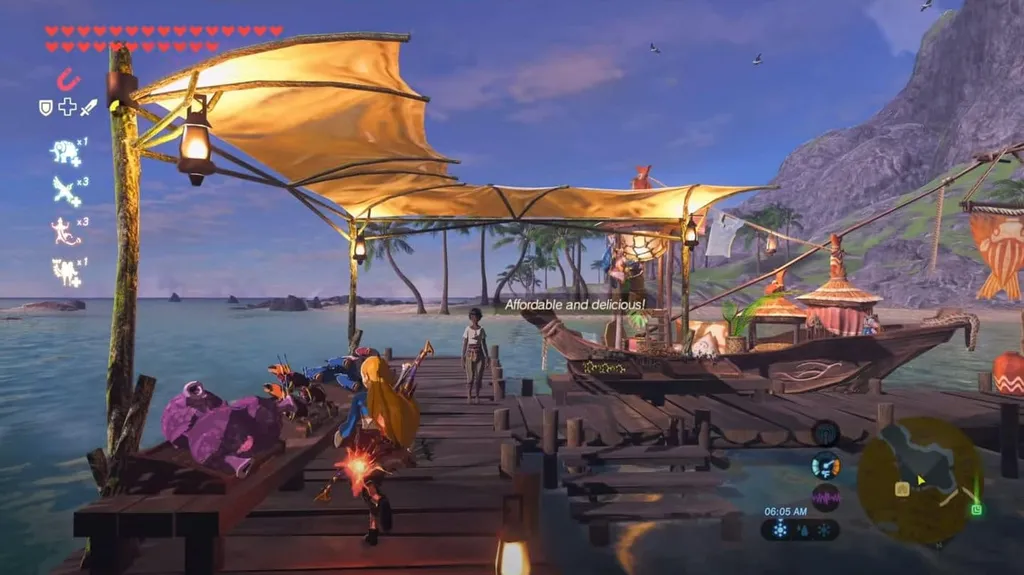This screenshot has width=1024, height=575.
Task: Click the Sheikah sensor signal icon
Action: [825, 433]
